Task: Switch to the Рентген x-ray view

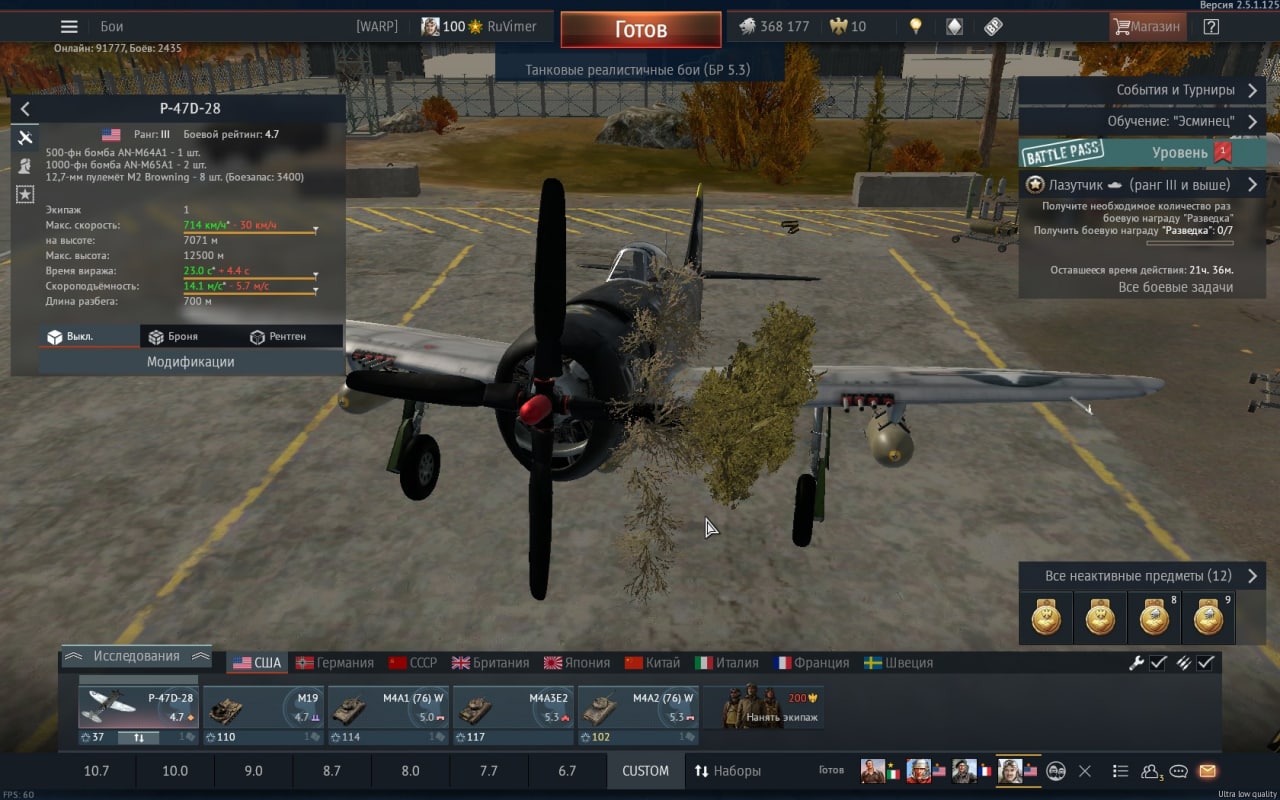Action: (278, 337)
